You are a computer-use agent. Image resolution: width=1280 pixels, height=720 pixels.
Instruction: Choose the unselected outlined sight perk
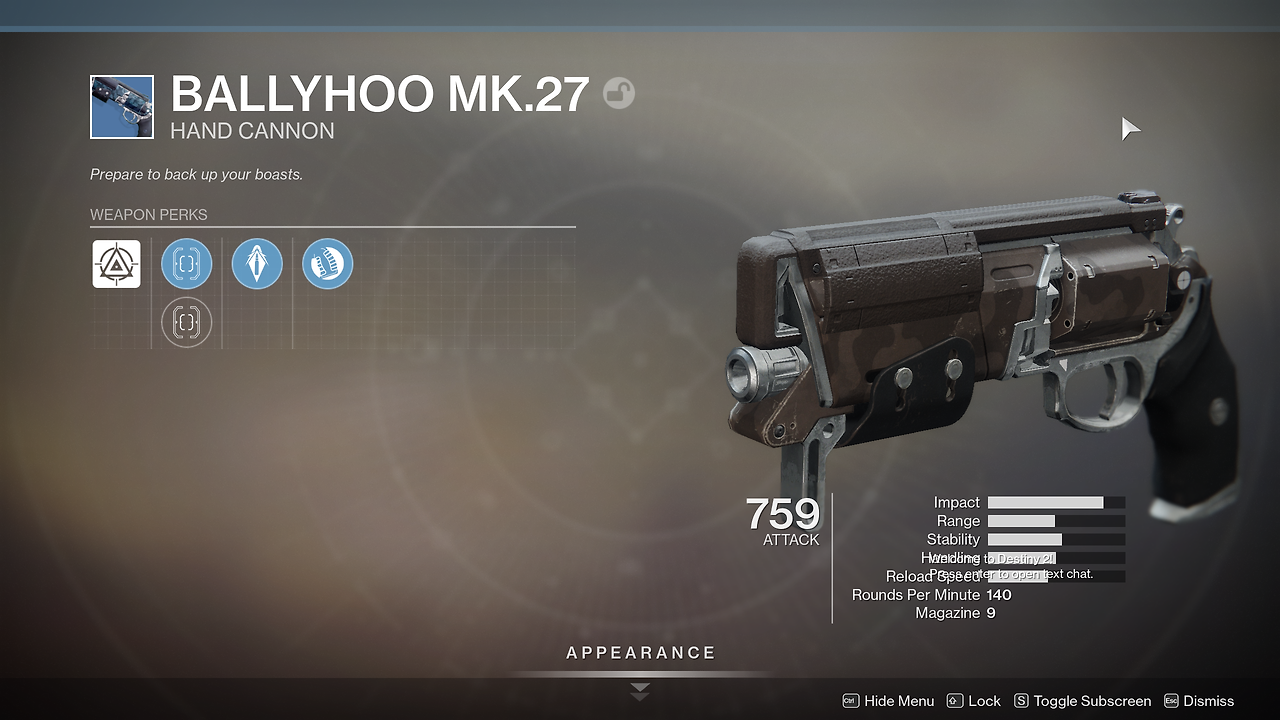187,322
